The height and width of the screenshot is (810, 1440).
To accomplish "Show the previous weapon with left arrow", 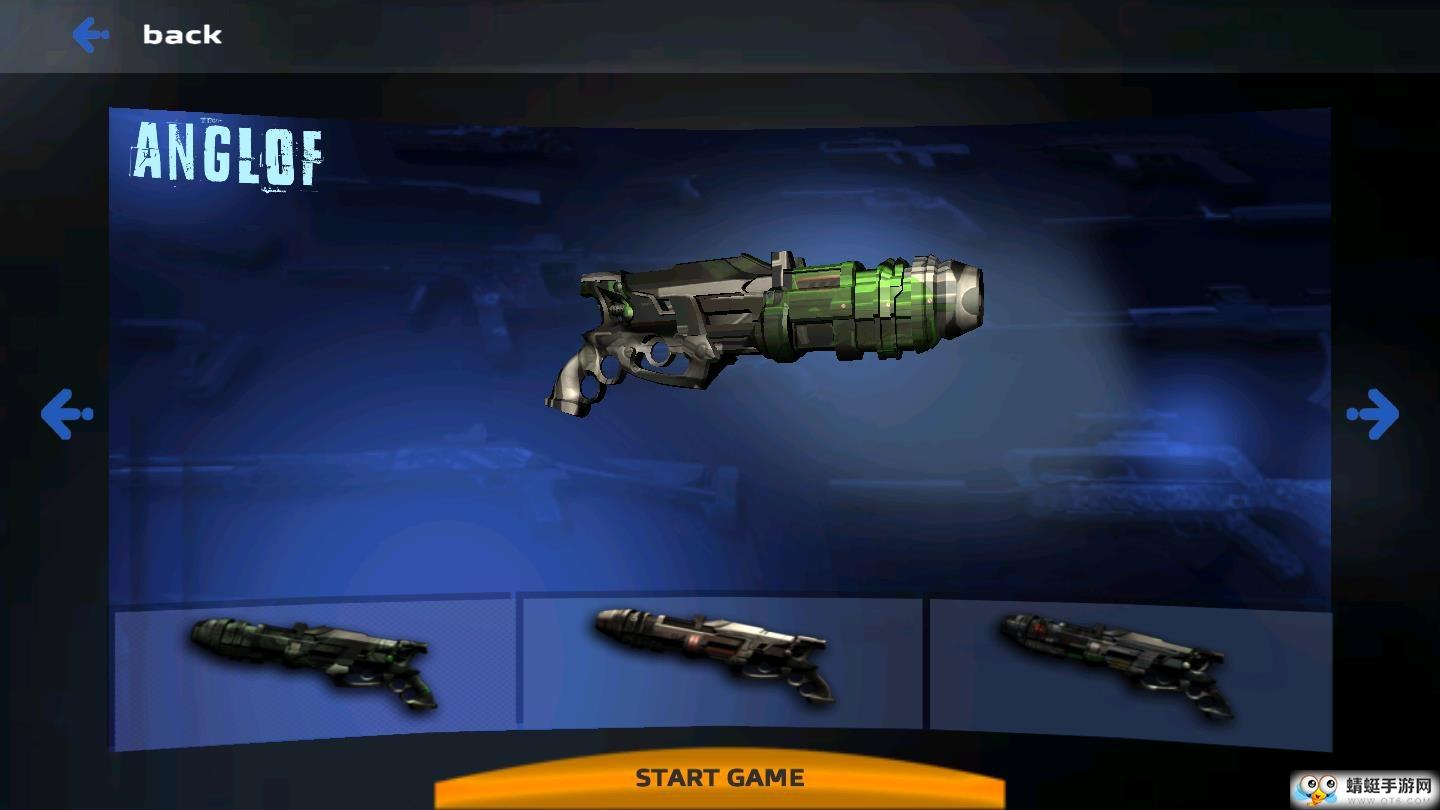I will [67, 413].
